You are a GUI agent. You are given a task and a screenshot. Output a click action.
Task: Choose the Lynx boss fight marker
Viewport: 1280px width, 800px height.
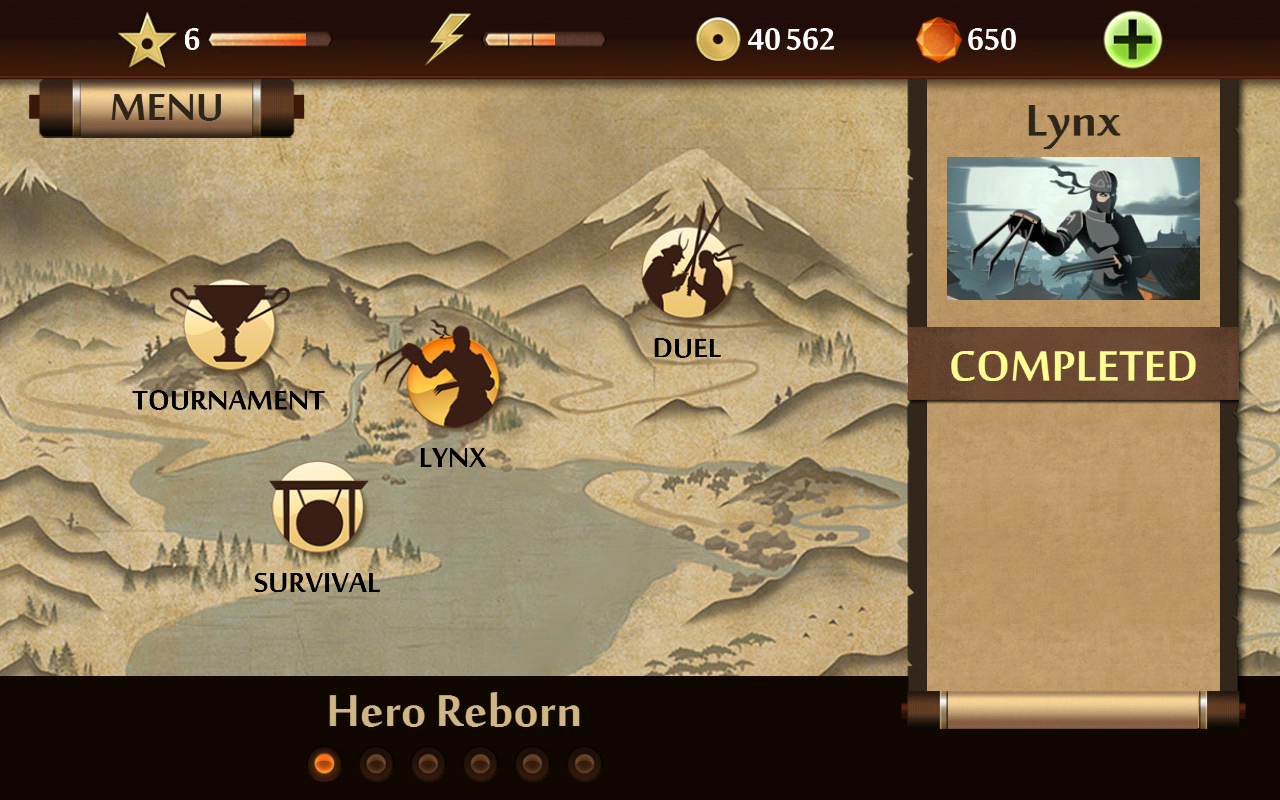(x=453, y=381)
